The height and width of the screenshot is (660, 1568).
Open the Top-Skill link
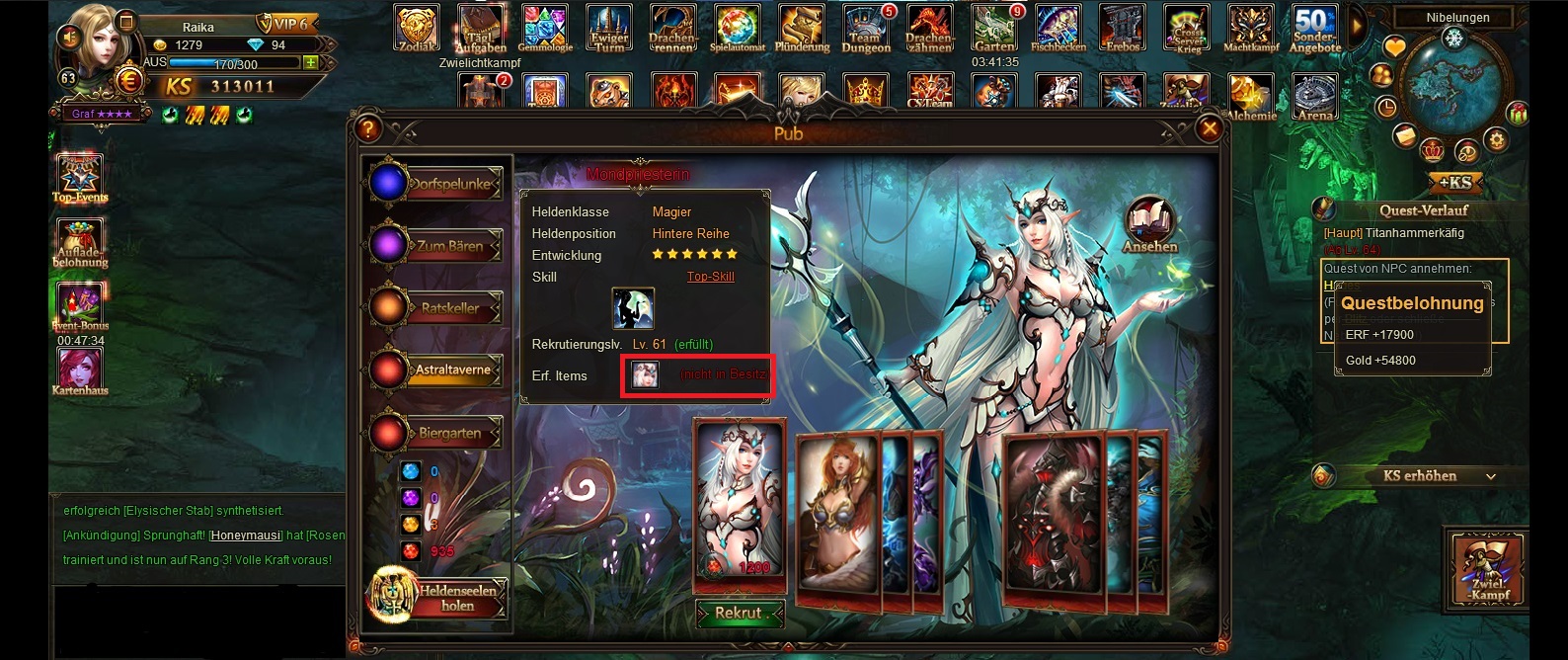pos(710,277)
